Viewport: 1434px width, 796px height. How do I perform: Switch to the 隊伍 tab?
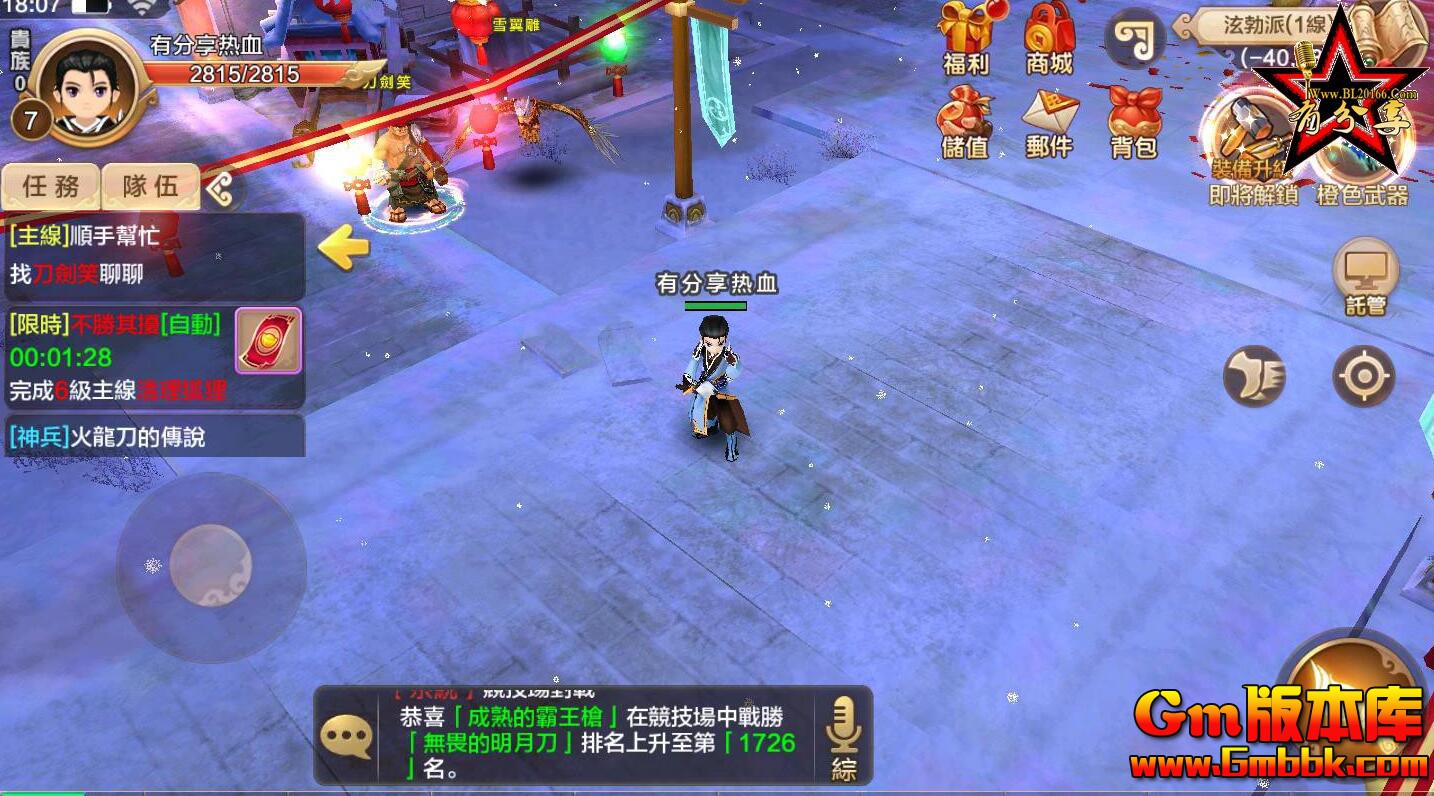150,186
